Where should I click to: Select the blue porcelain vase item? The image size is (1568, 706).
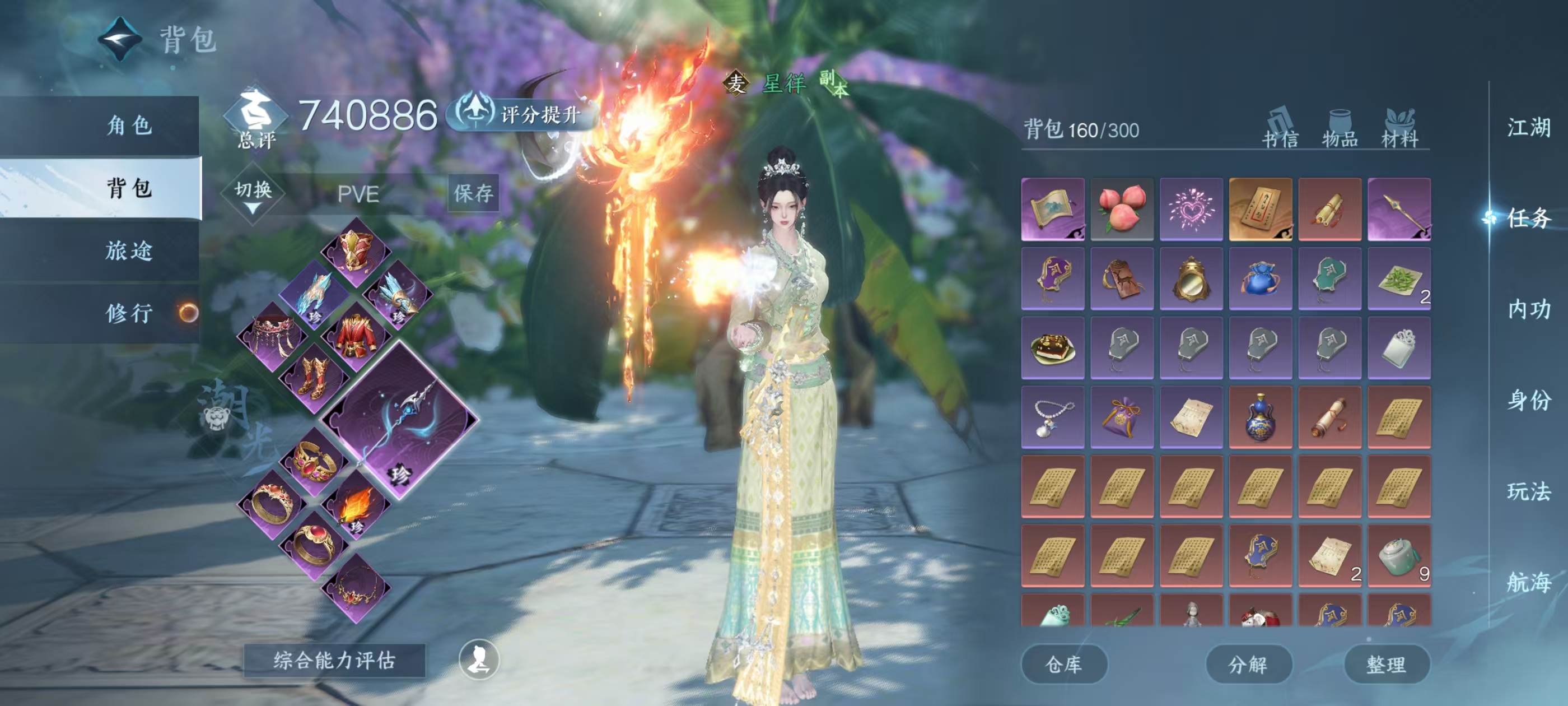[x=1260, y=417]
